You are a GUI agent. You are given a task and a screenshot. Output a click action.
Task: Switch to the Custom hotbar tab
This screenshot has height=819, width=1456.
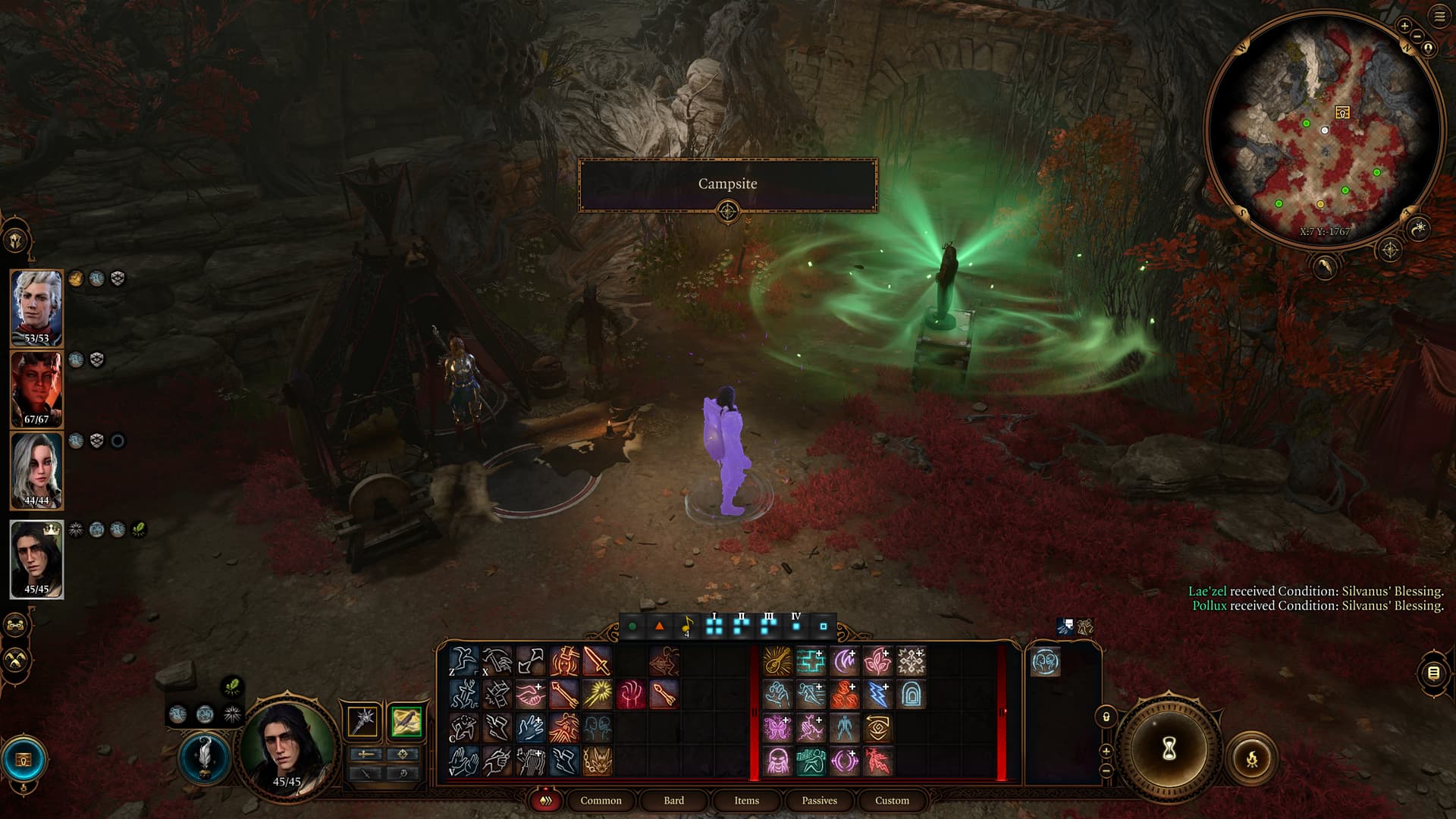point(892,800)
